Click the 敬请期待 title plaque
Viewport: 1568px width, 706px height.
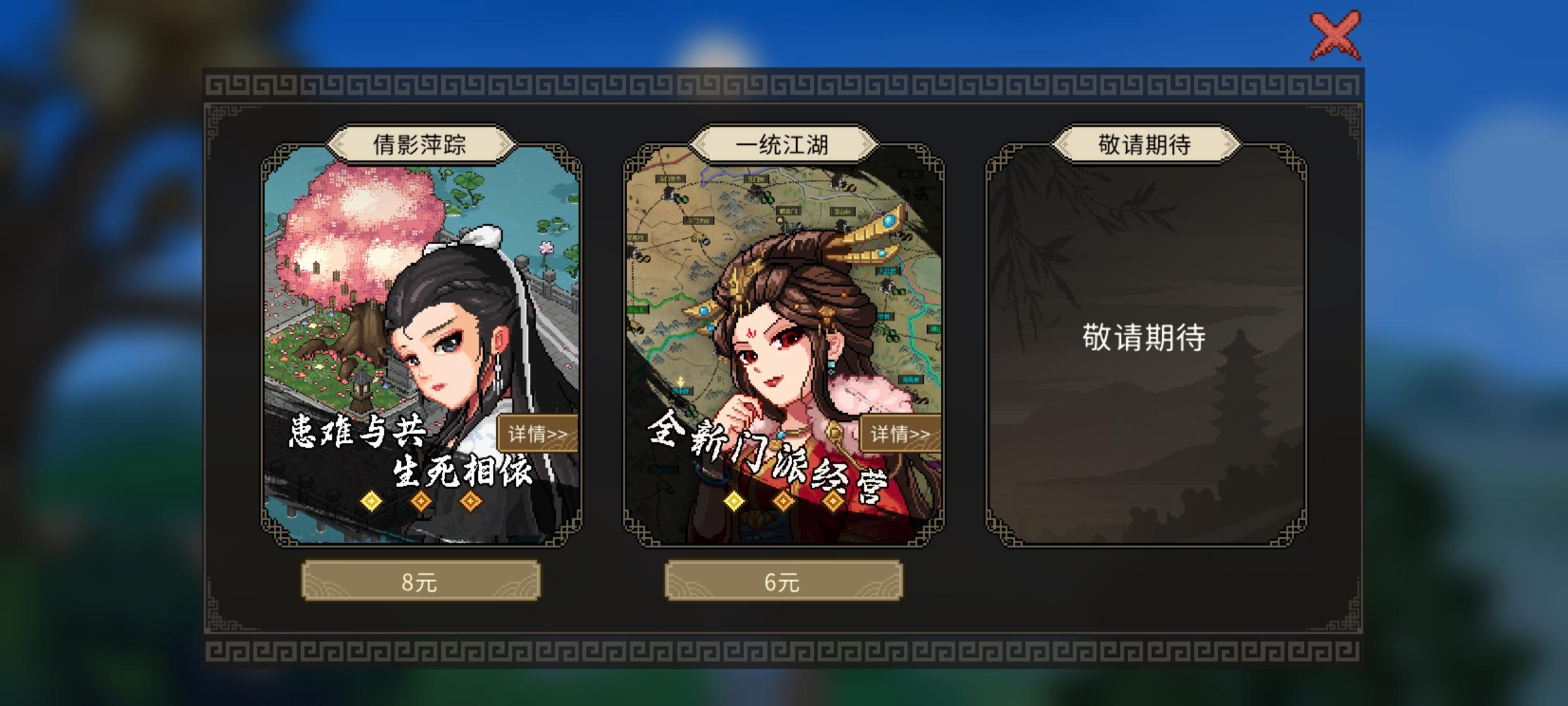pos(1146,144)
